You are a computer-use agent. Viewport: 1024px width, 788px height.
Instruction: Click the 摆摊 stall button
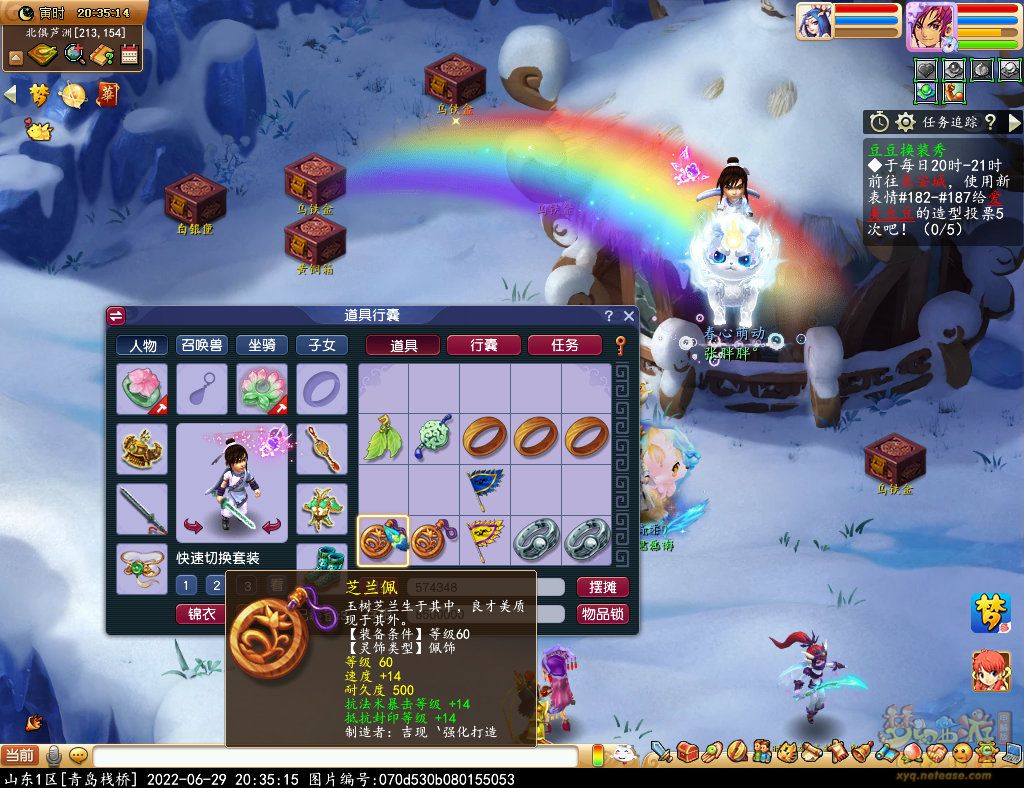pos(602,587)
